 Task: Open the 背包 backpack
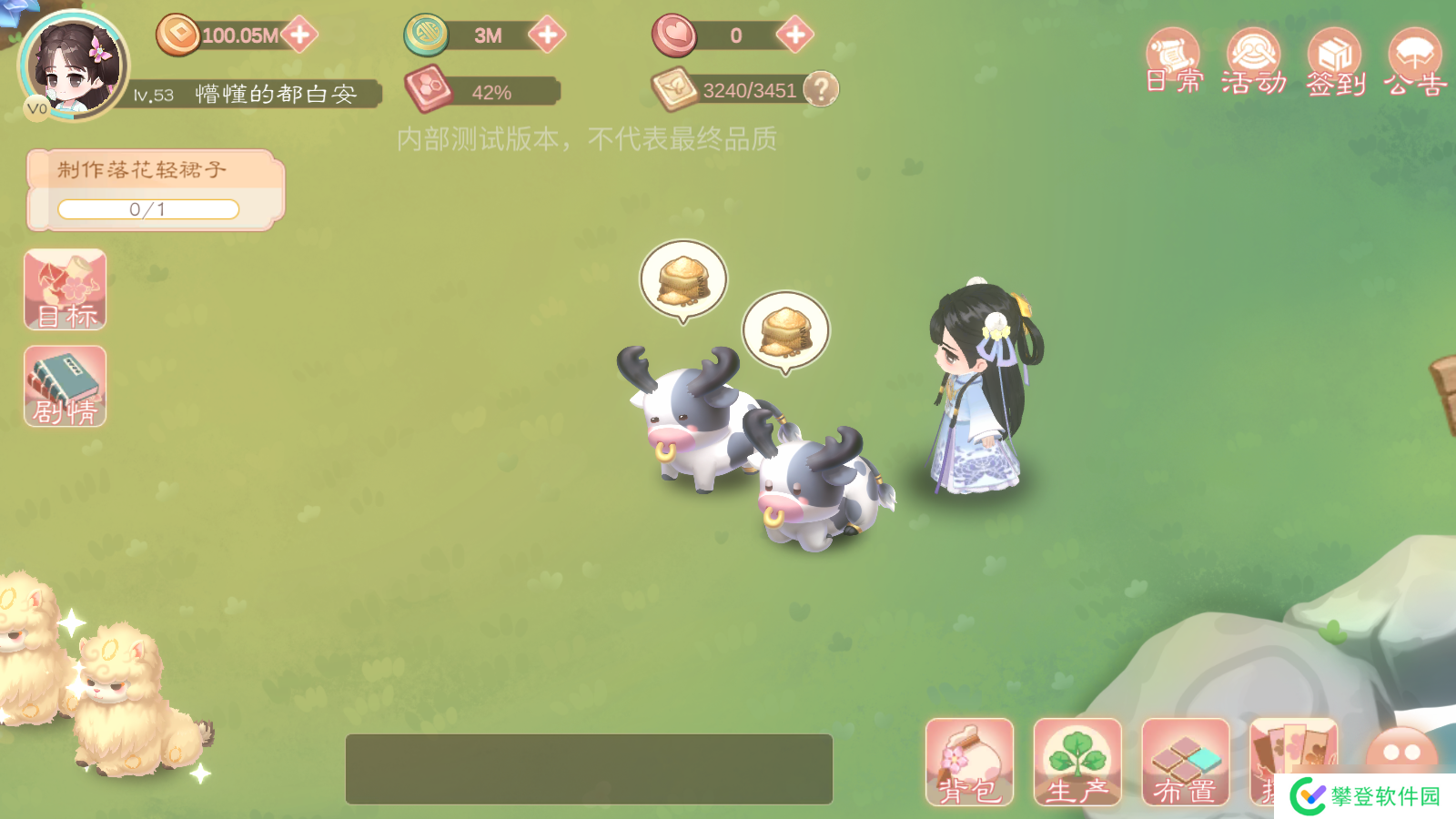pyautogui.click(x=969, y=763)
